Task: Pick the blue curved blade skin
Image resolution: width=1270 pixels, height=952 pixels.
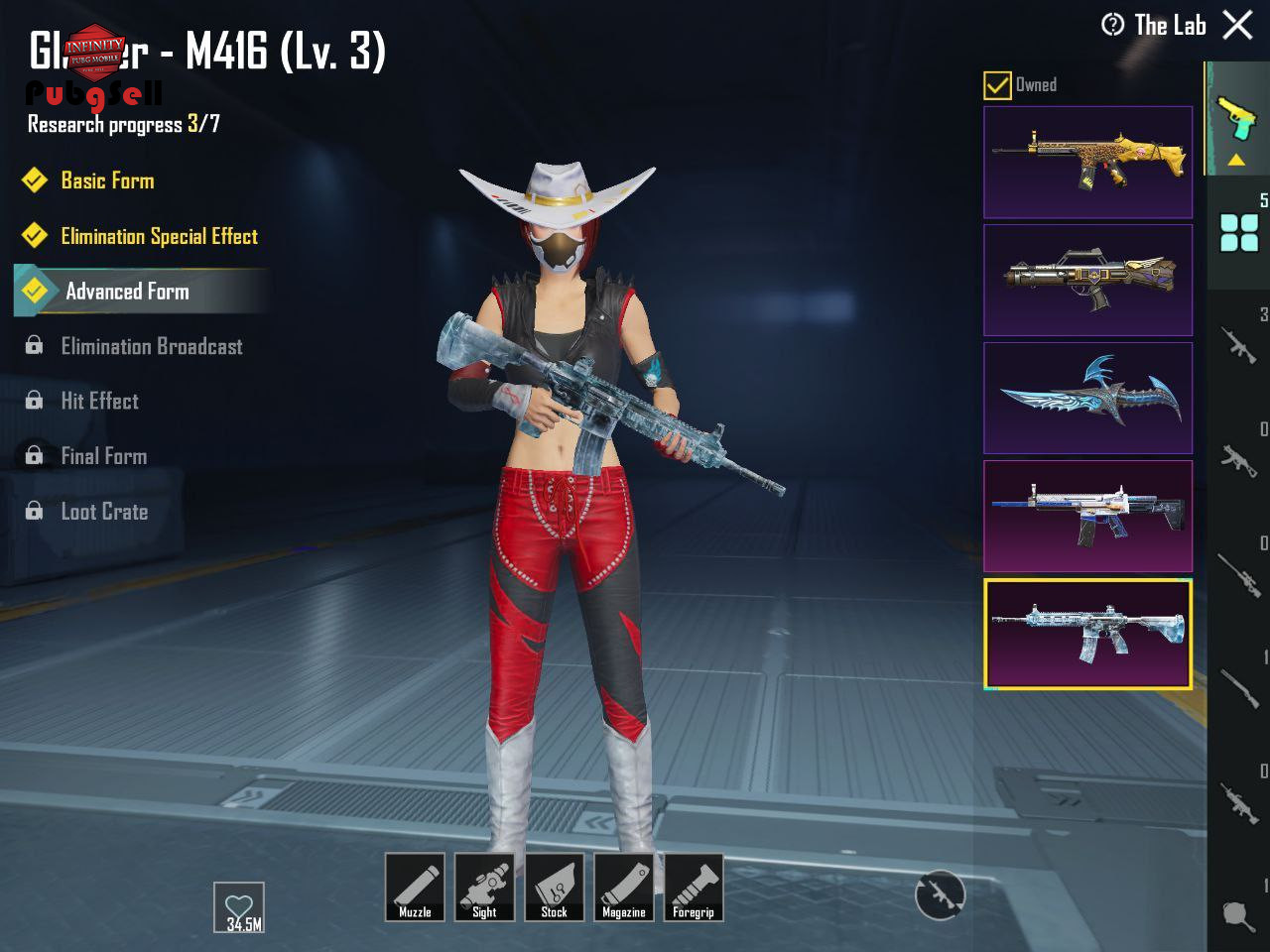Action: [1087, 398]
